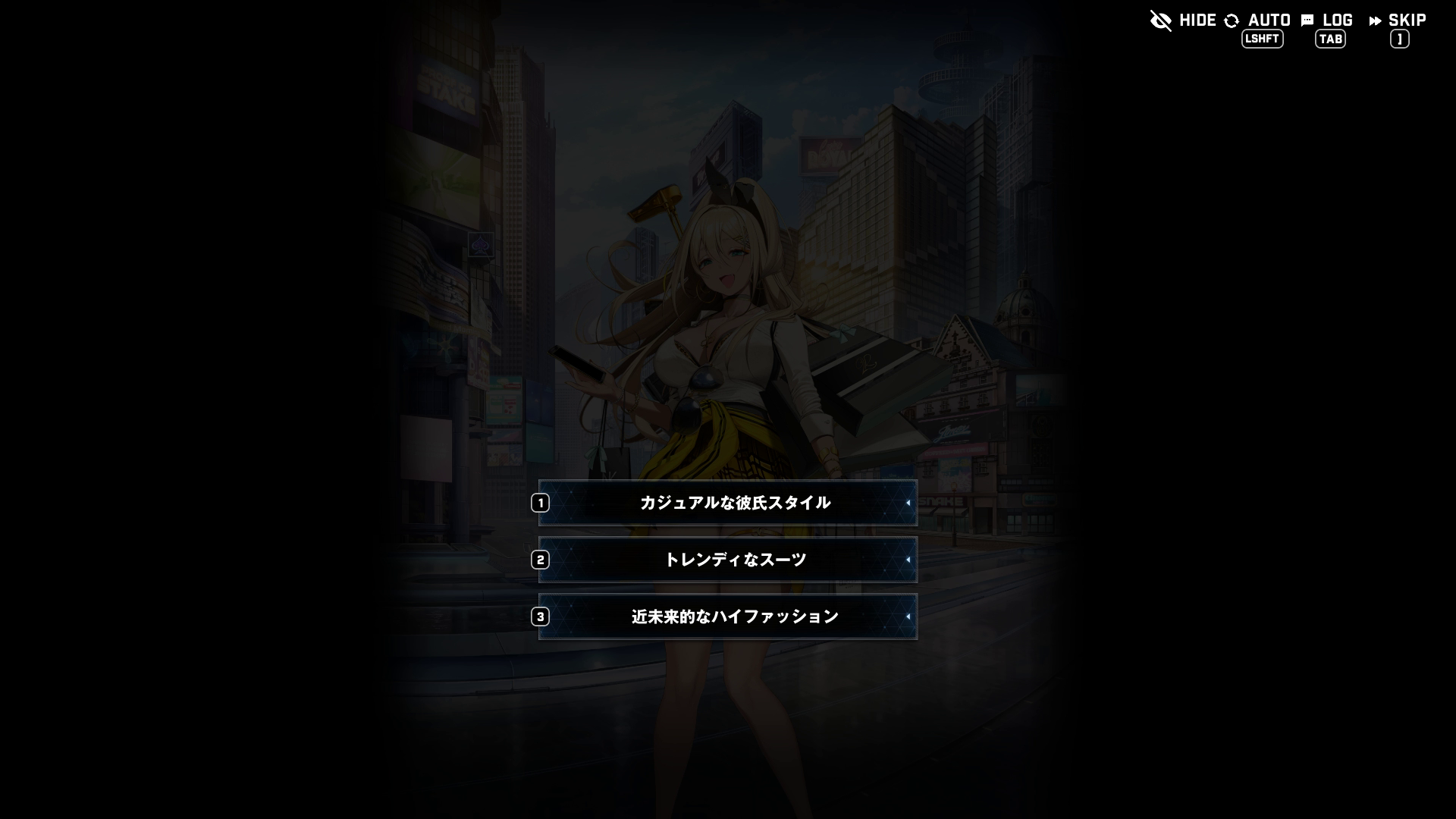Open the dialogue LOG
Image resolution: width=1456 pixels, height=819 pixels.
(1328, 21)
